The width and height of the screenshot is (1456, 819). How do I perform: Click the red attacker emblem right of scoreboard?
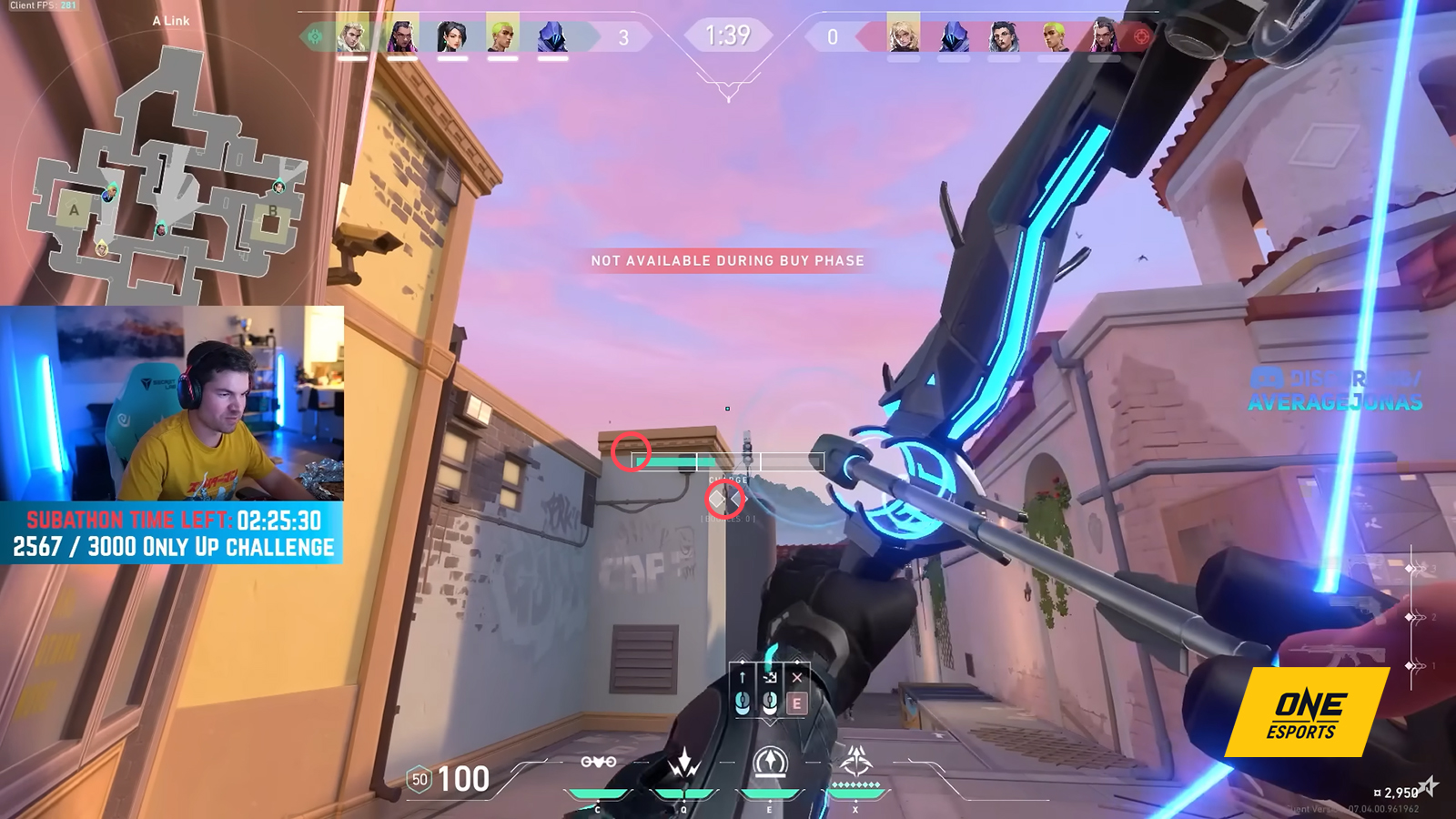tap(1140, 35)
